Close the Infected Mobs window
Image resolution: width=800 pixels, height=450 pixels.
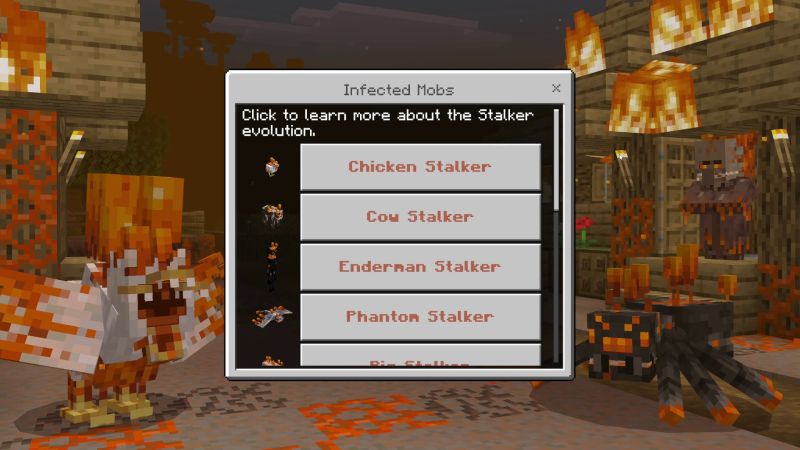(x=556, y=89)
